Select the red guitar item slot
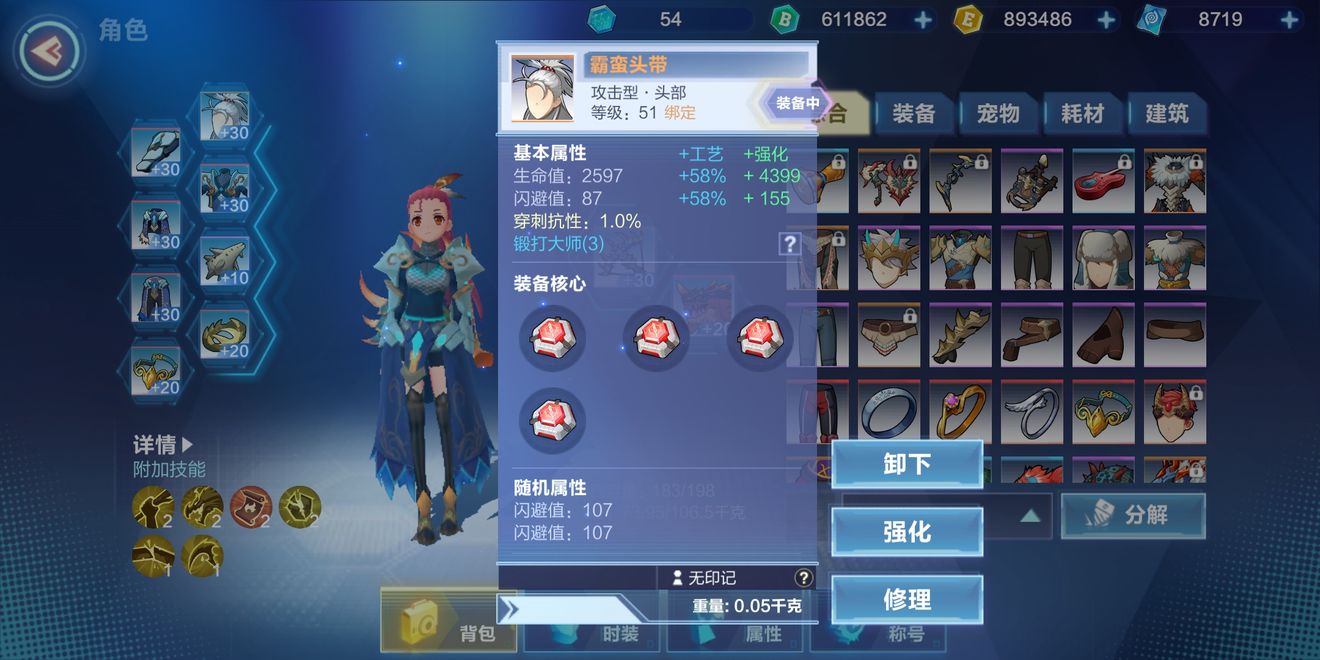The height and width of the screenshot is (660, 1320). [x=1103, y=181]
